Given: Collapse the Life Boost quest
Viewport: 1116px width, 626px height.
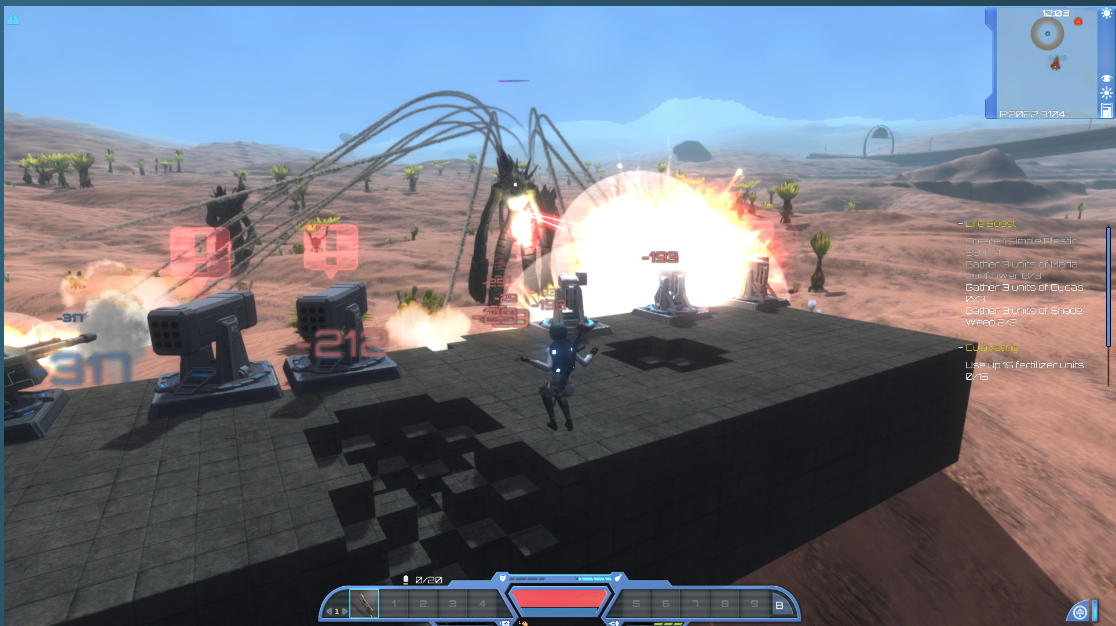Looking at the screenshot, I should click(x=960, y=225).
